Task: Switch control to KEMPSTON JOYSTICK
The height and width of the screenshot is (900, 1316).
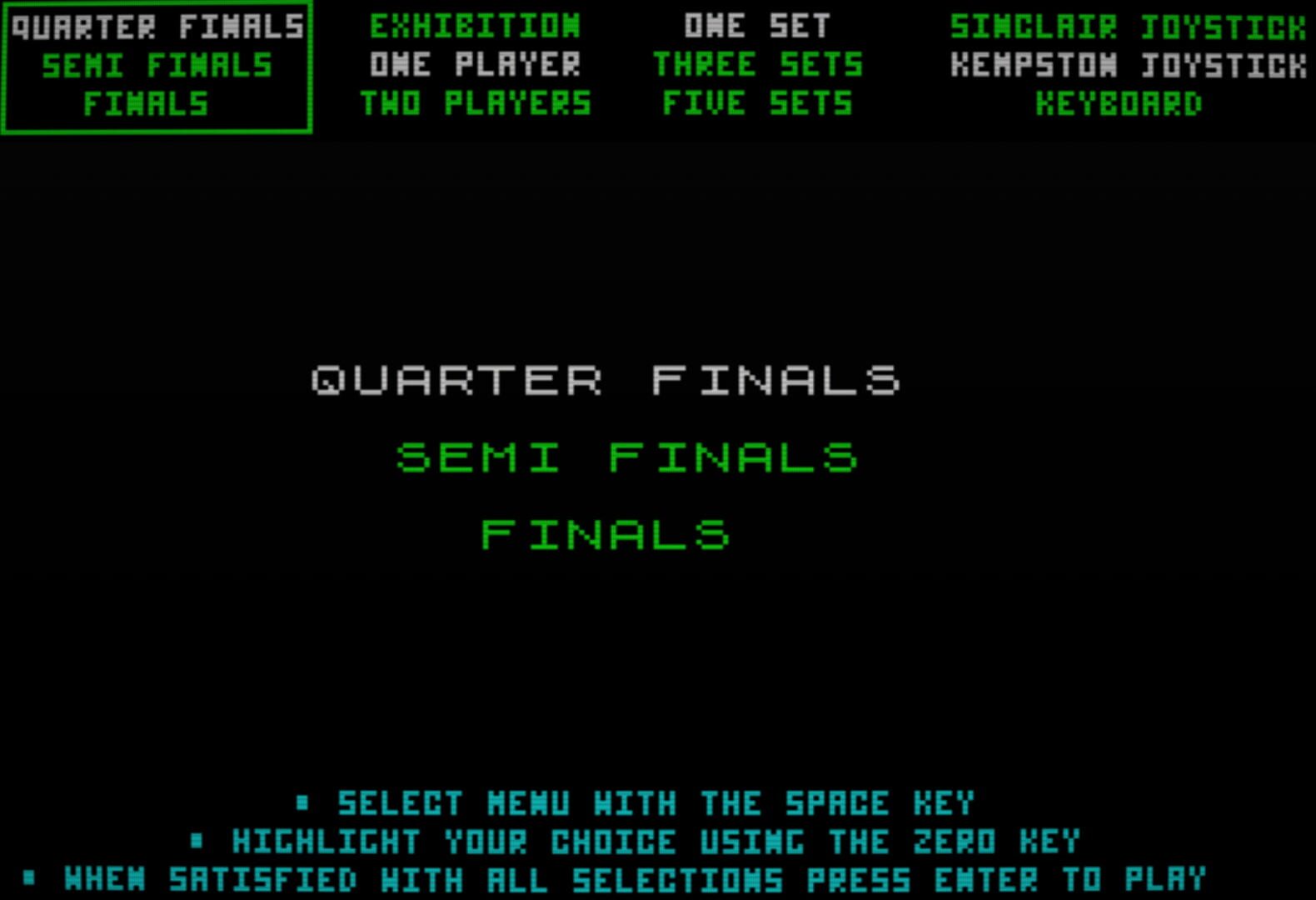Action: [x=1126, y=64]
